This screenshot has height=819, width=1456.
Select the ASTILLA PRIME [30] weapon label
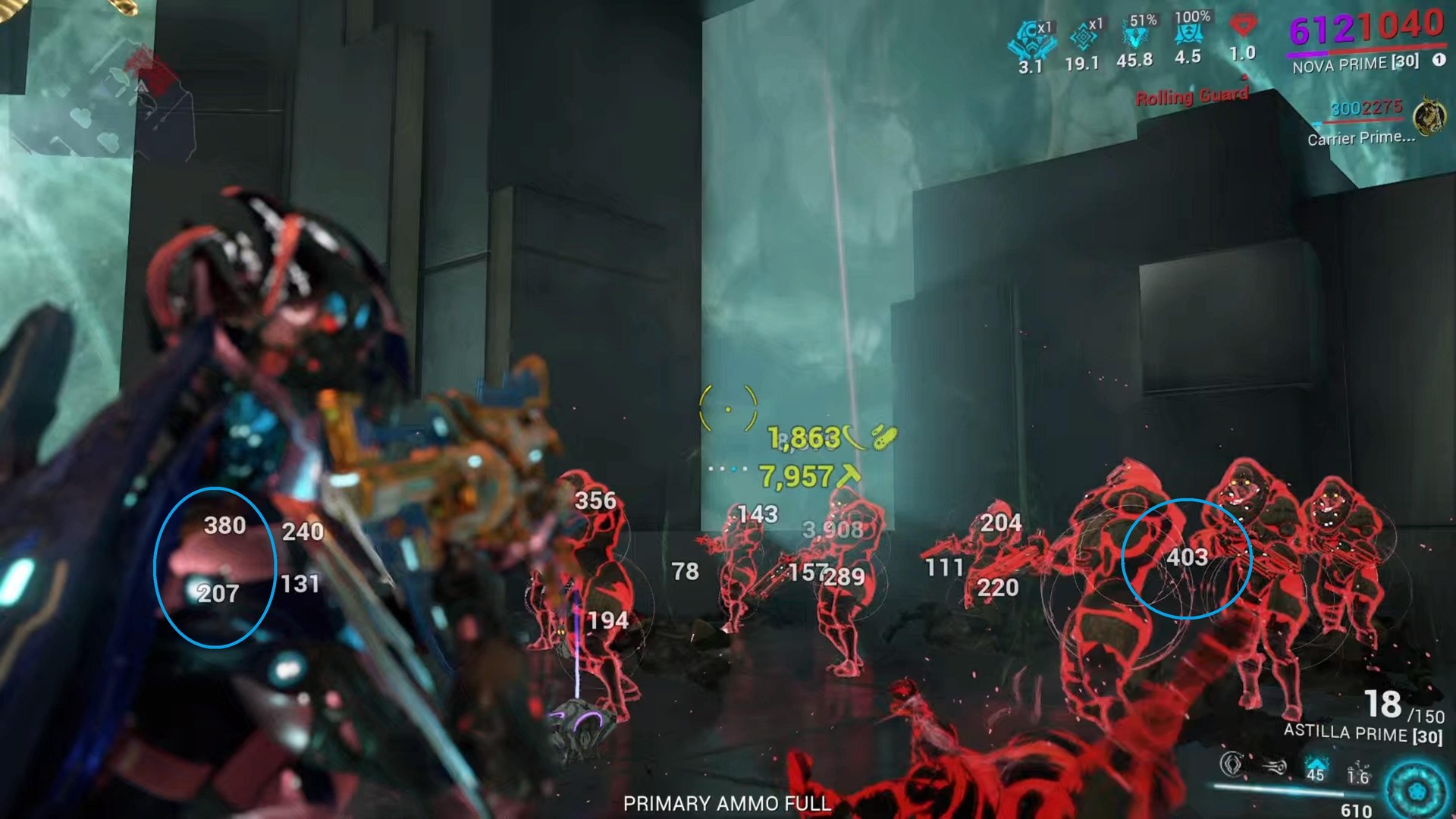pos(1365,732)
